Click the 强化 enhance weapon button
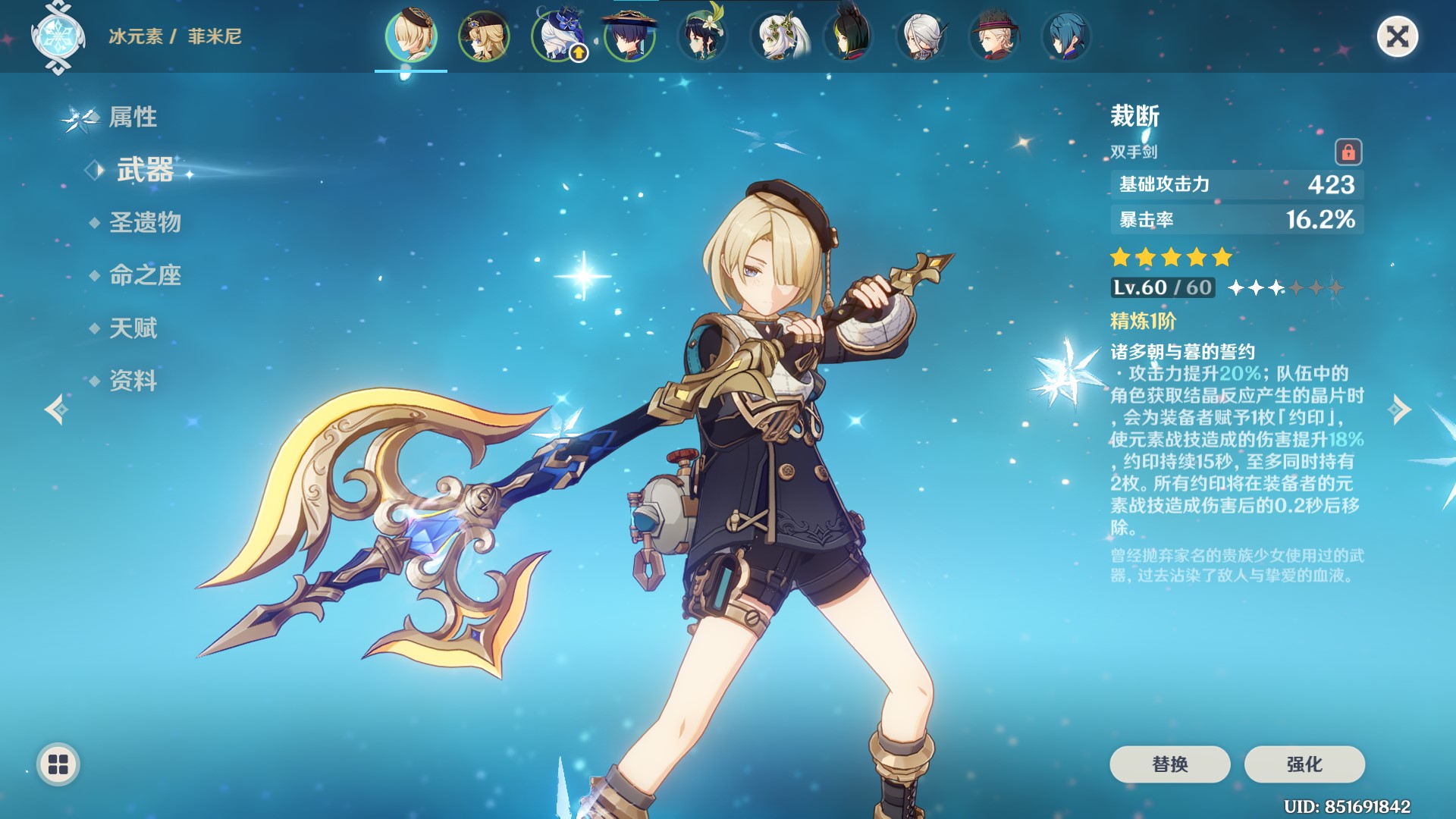The image size is (1456, 819). (x=1304, y=764)
